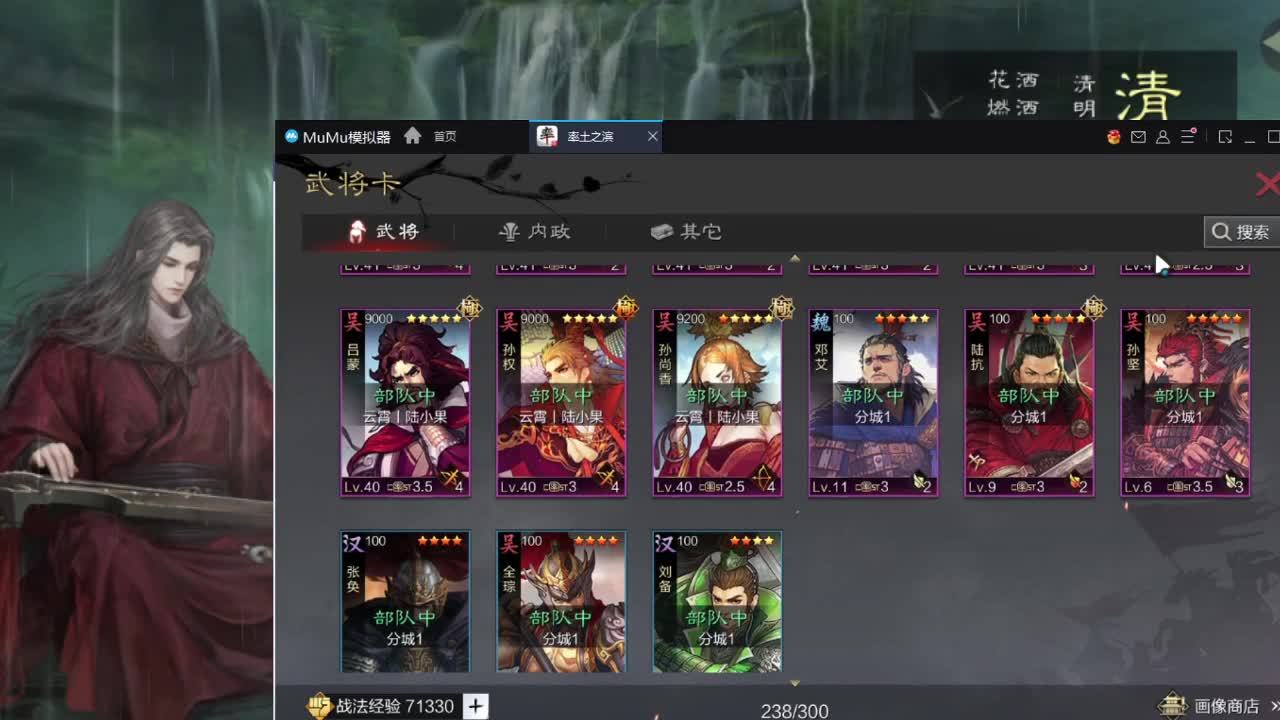This screenshot has height=720, width=1280.
Task: Close the 武将卡 panel with red X
Action: pos(1268,184)
